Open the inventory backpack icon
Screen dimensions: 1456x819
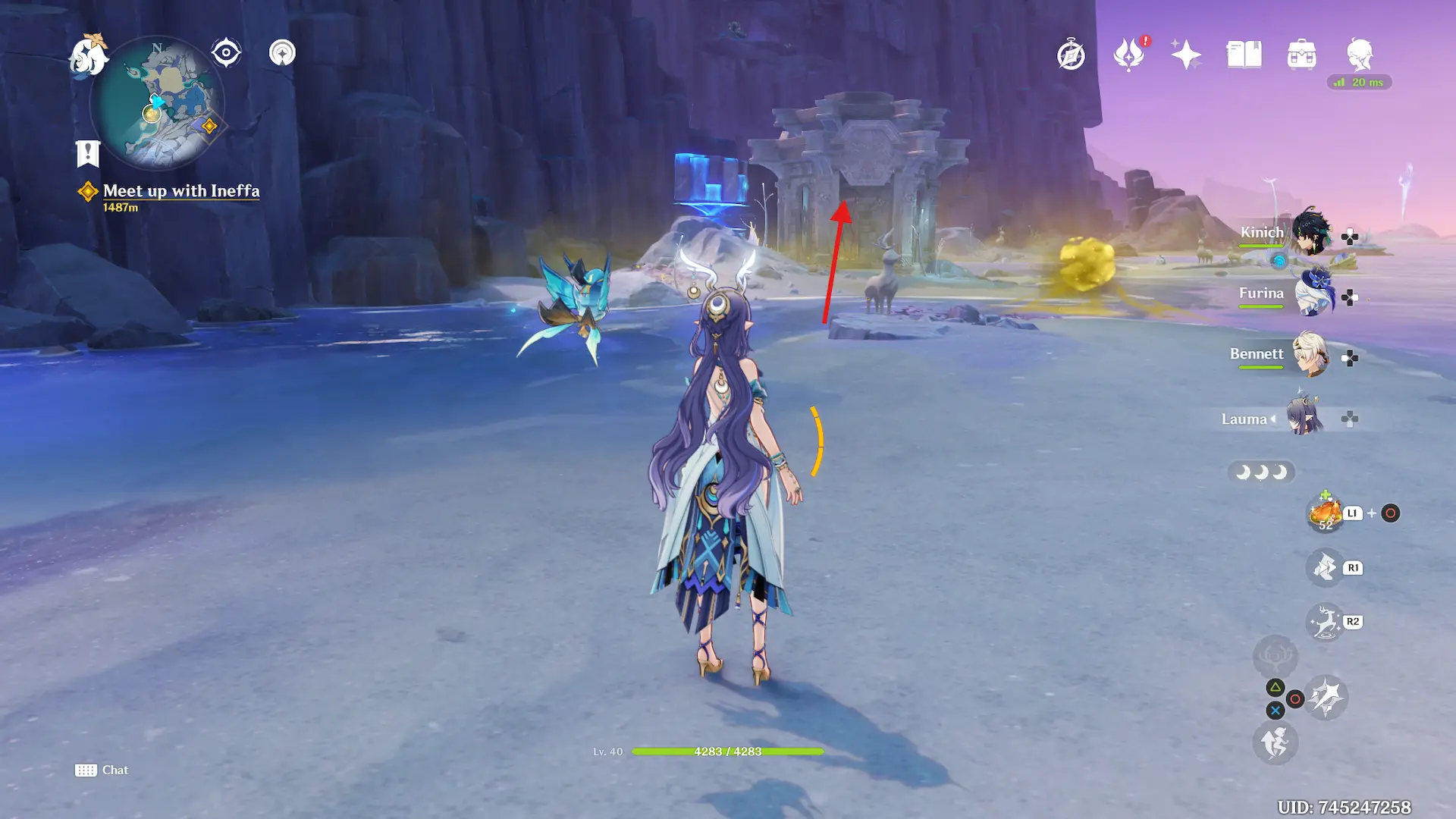pyautogui.click(x=1302, y=55)
